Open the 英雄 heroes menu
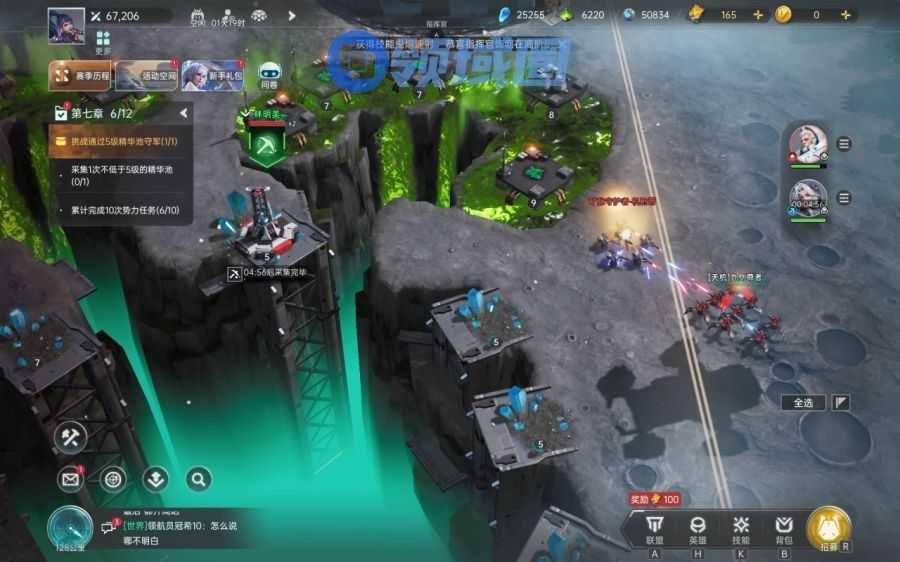 click(x=698, y=529)
